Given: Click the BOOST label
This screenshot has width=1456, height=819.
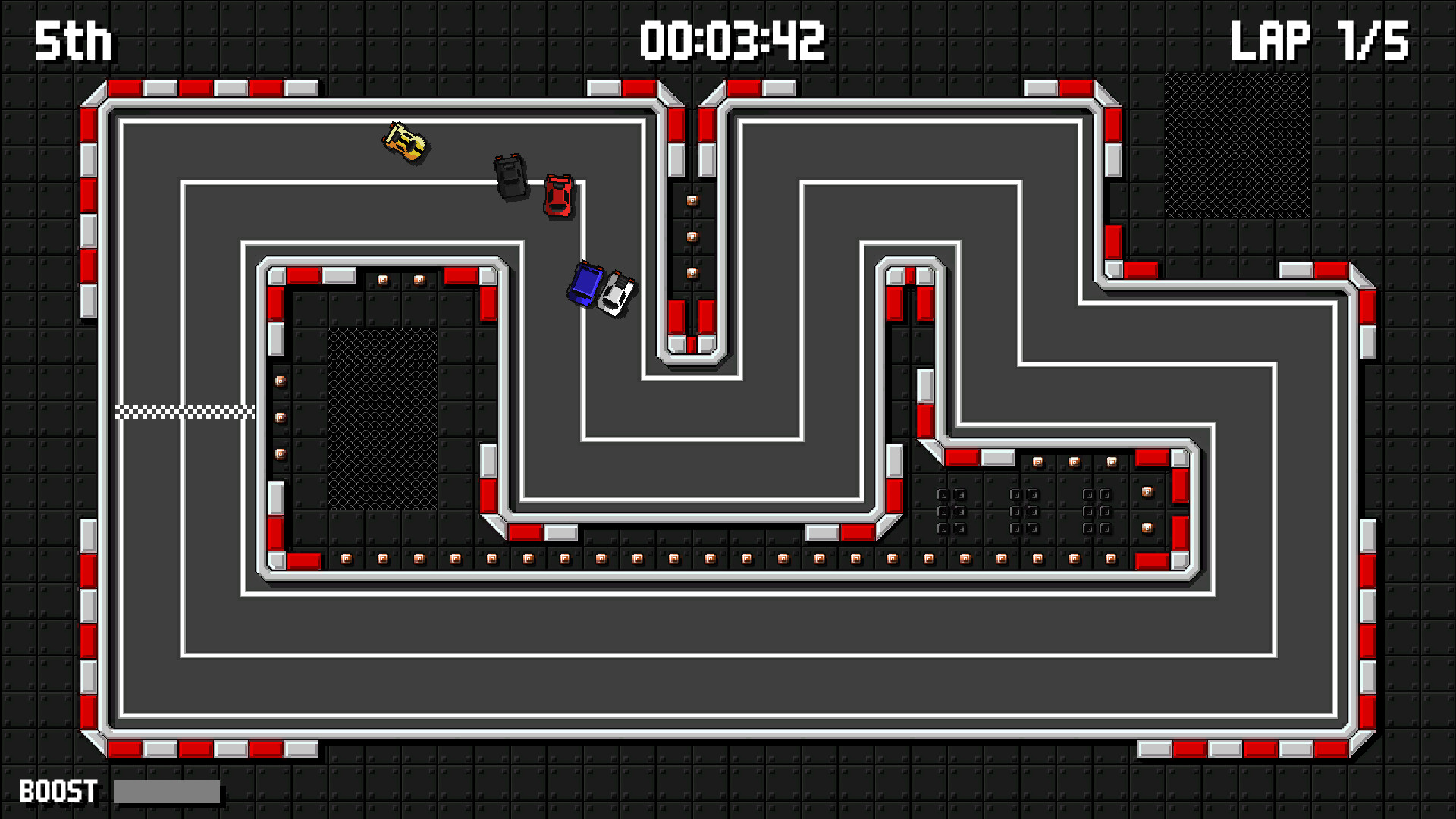Looking at the screenshot, I should click(57, 792).
